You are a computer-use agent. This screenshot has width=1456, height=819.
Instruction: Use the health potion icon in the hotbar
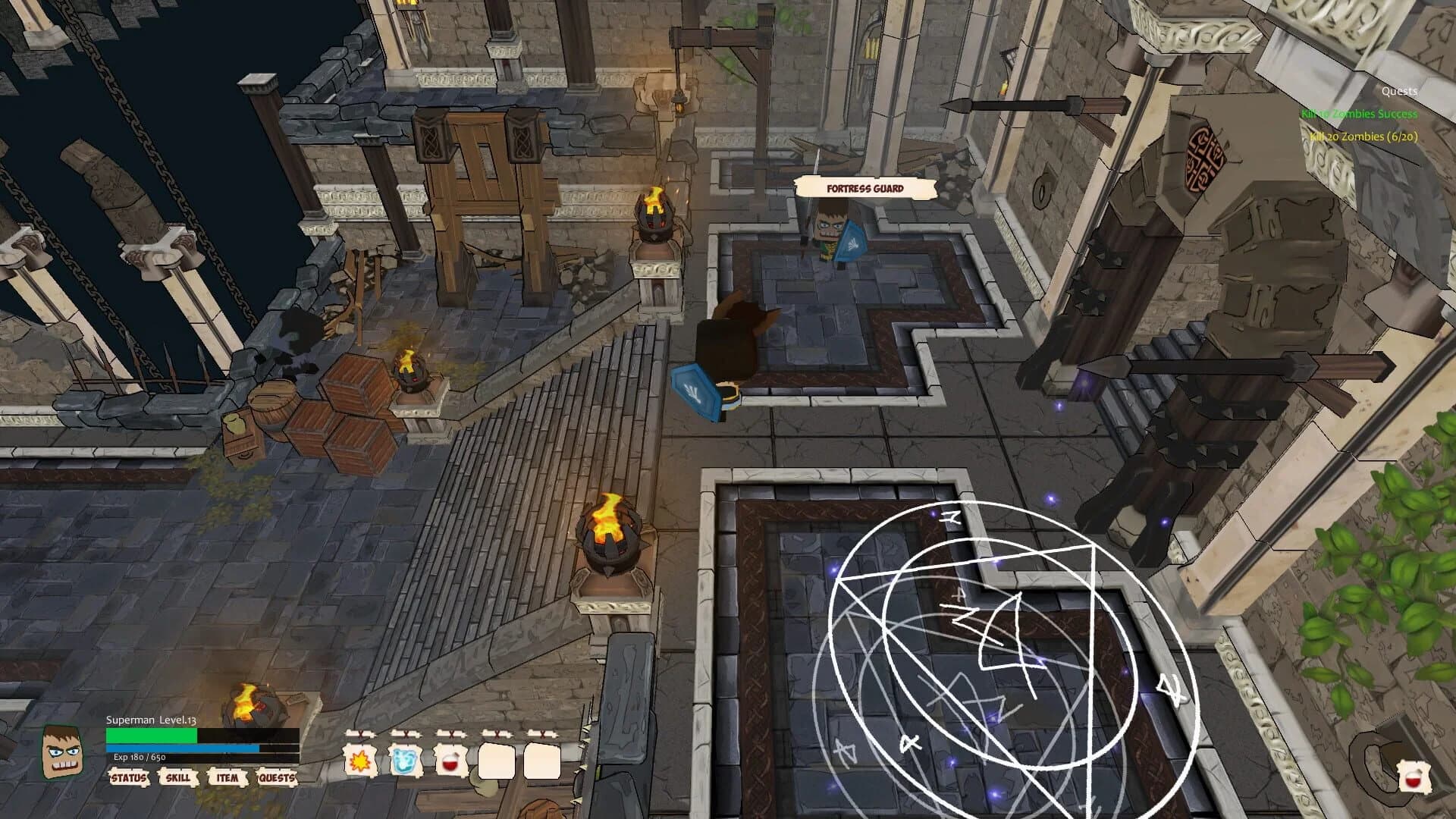tap(451, 762)
